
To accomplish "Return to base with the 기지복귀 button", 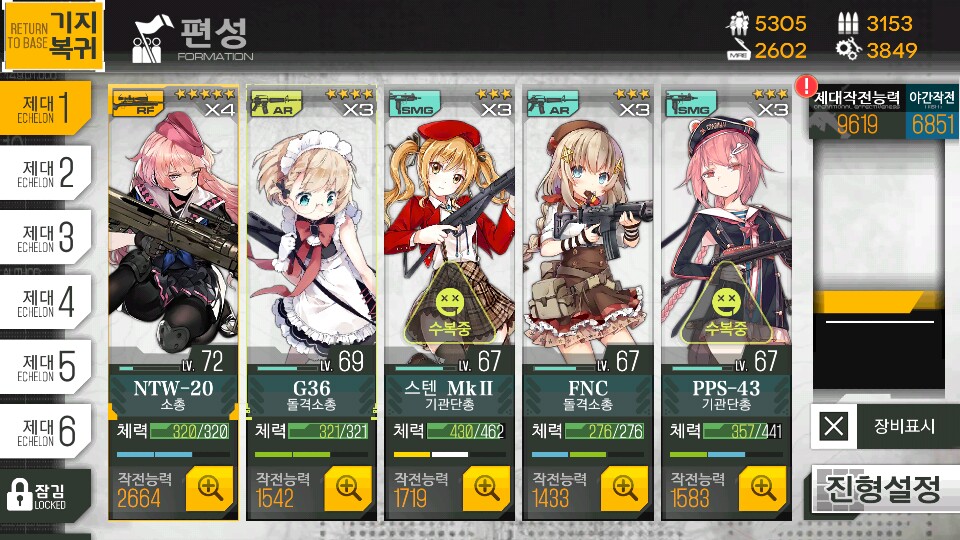I will [53, 38].
